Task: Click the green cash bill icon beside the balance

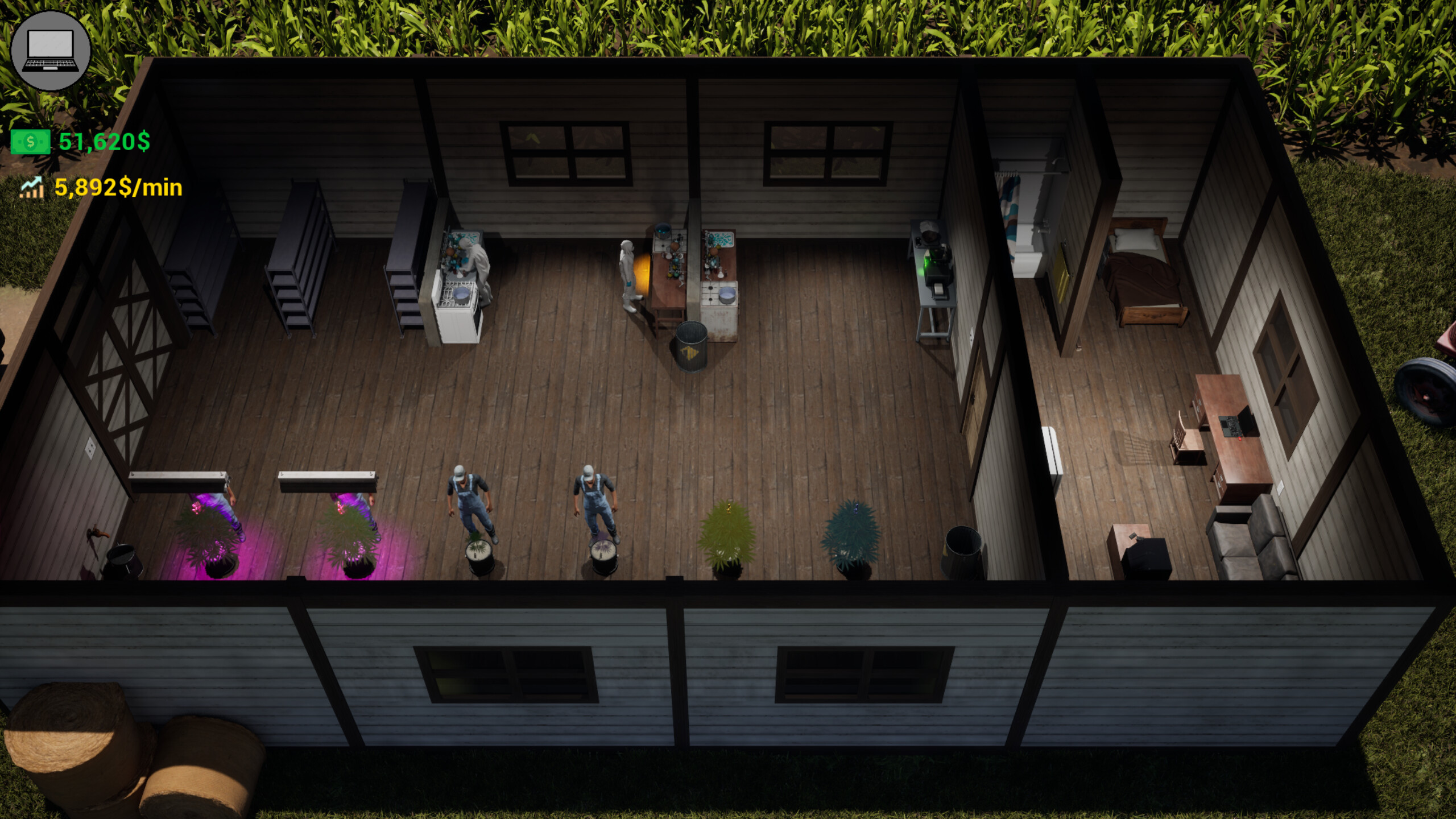Action: (x=30, y=142)
